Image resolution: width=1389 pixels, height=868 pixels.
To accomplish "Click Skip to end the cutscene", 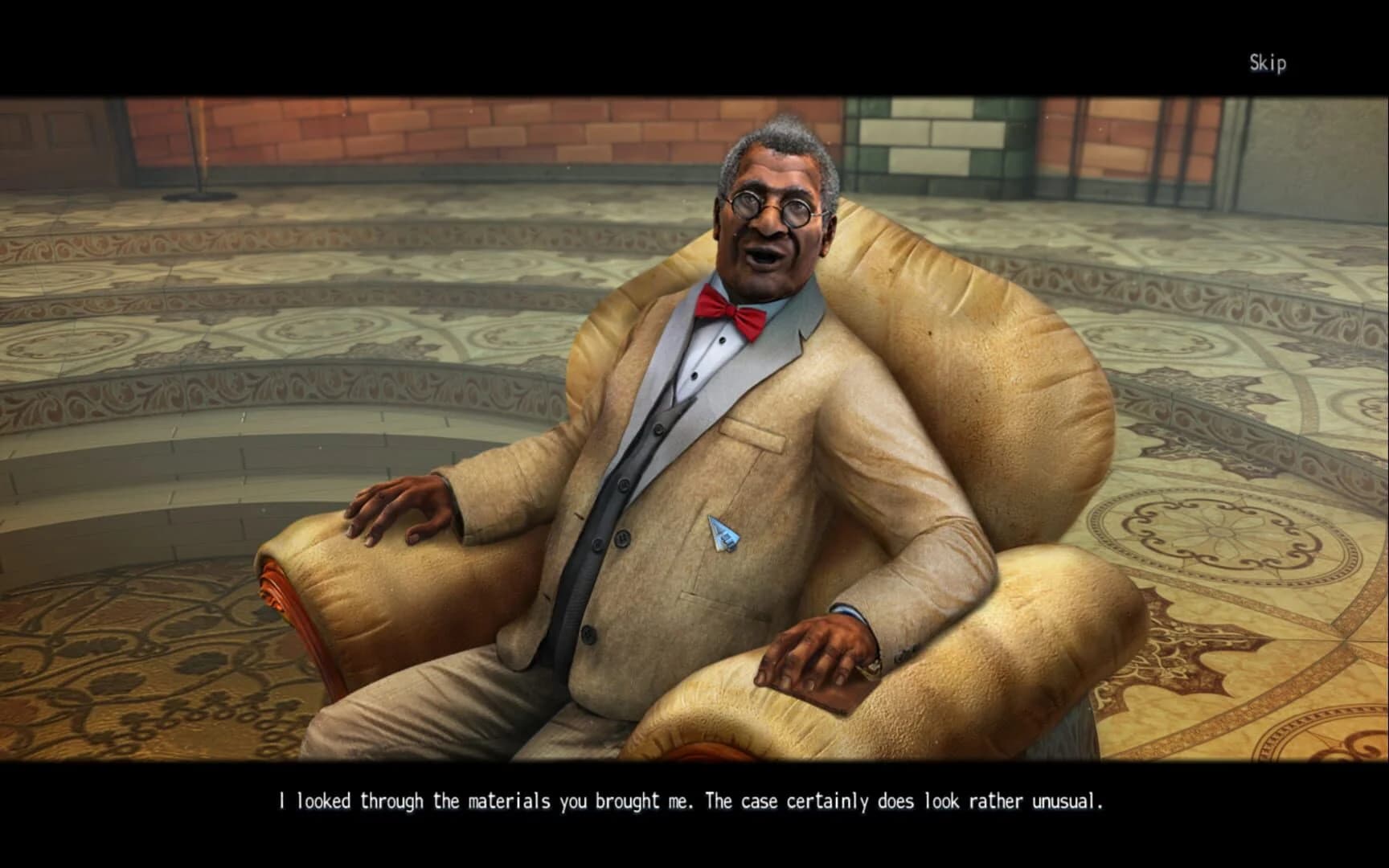I will coord(1268,60).
